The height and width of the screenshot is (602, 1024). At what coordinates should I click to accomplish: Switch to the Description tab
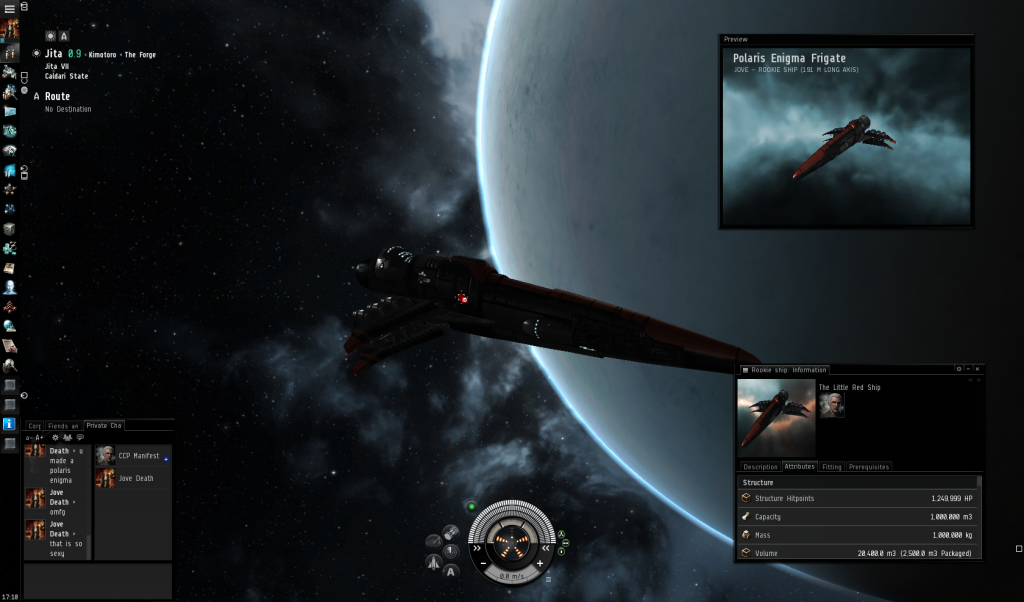tap(760, 467)
